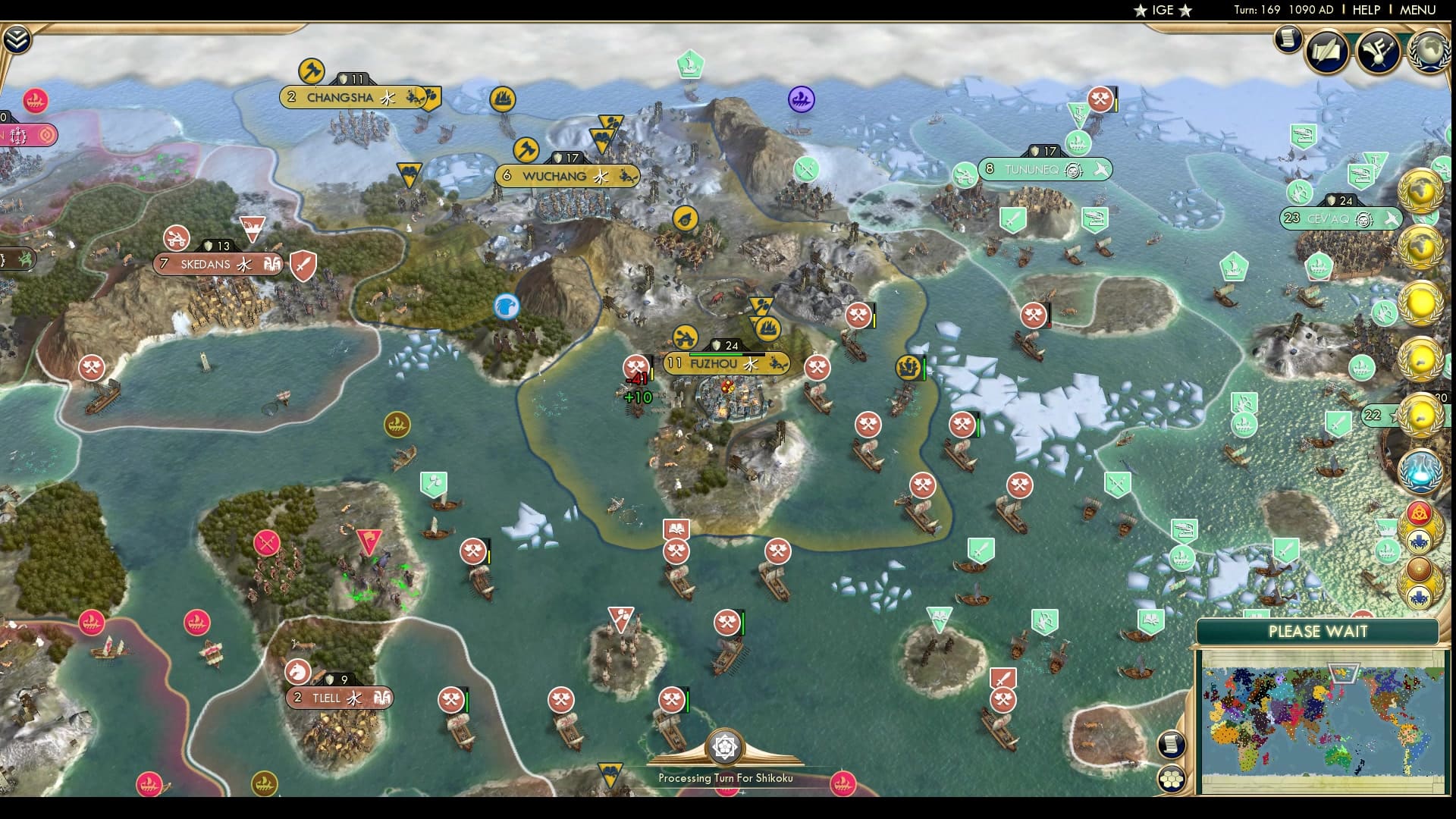Open the Economic overview scroll beside the minimap
Screen dimensions: 1456x819
tap(1172, 742)
